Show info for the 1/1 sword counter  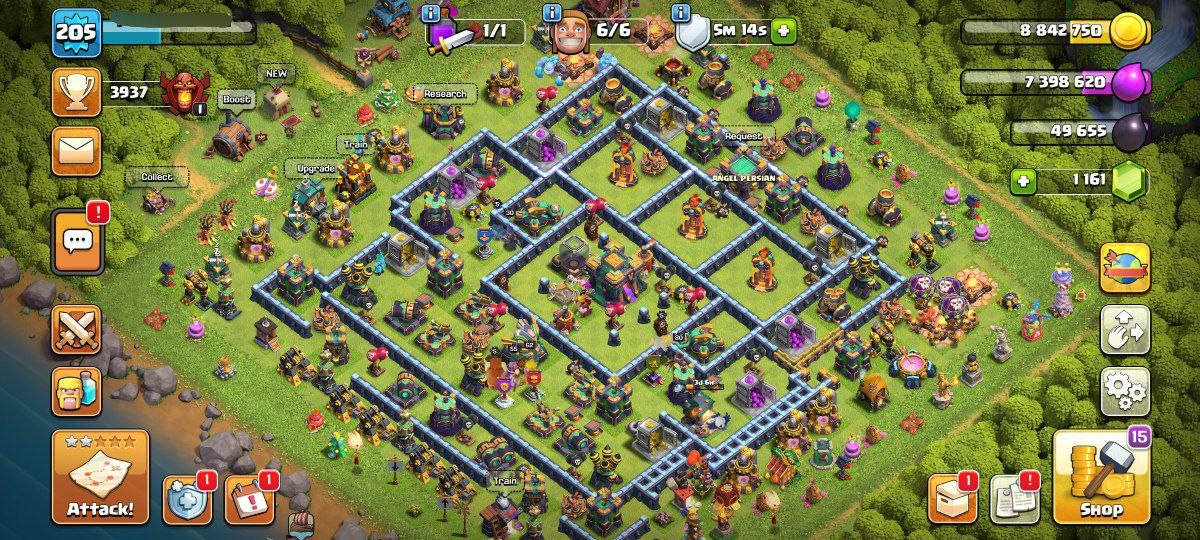coord(431,13)
